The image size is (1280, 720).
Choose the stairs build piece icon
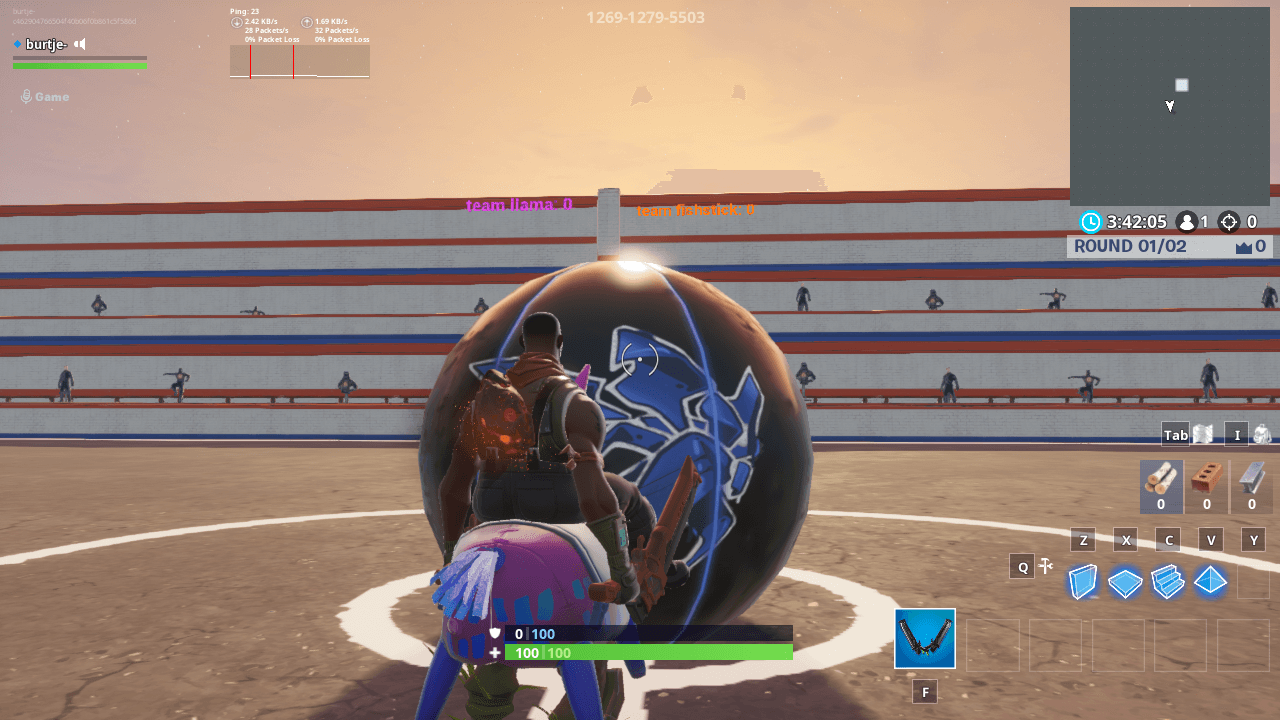[1167, 581]
